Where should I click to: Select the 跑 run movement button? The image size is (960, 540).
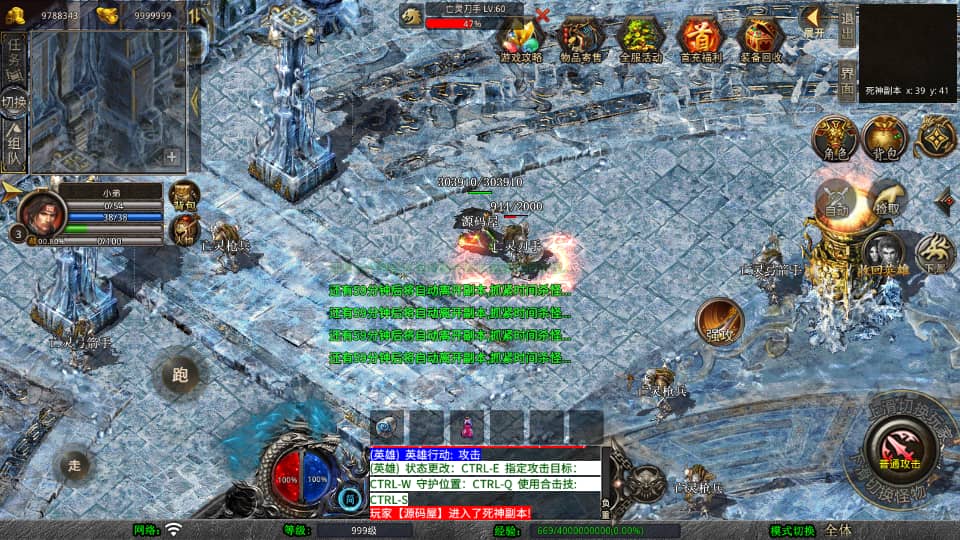[x=180, y=376]
